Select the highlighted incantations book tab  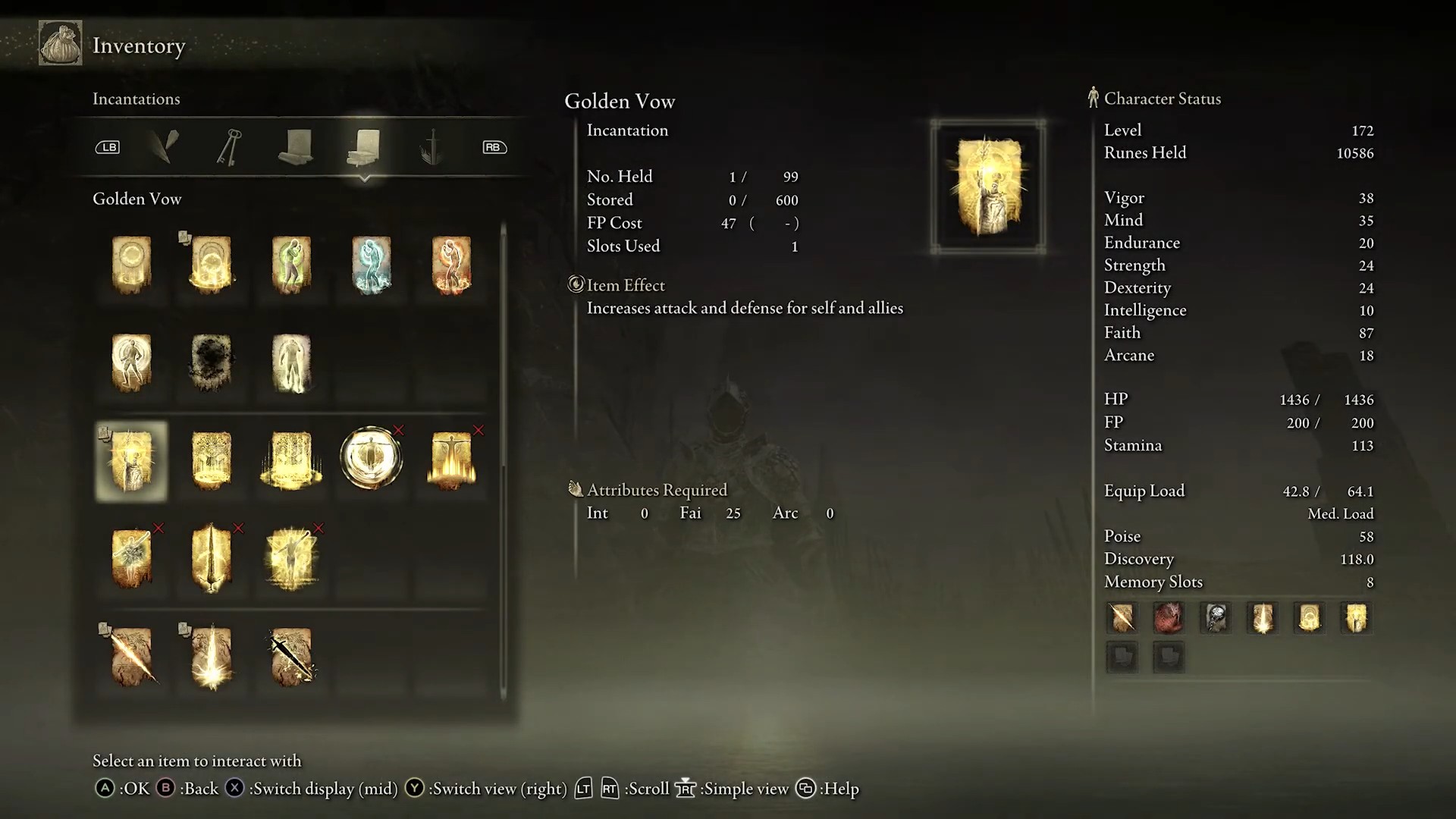click(365, 147)
